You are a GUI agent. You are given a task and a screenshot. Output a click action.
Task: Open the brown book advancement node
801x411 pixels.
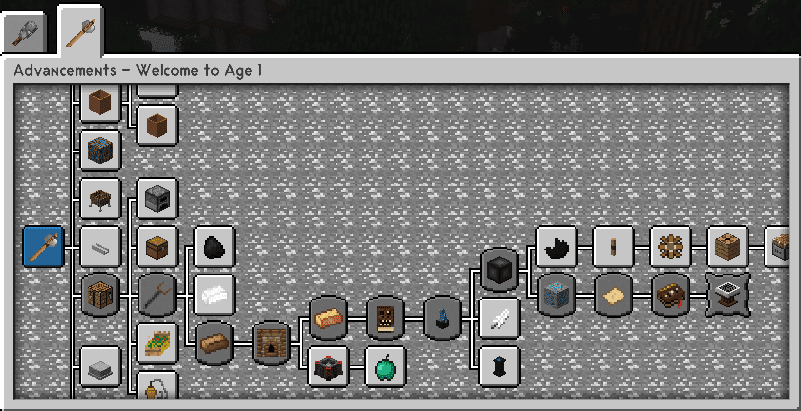[671, 295]
